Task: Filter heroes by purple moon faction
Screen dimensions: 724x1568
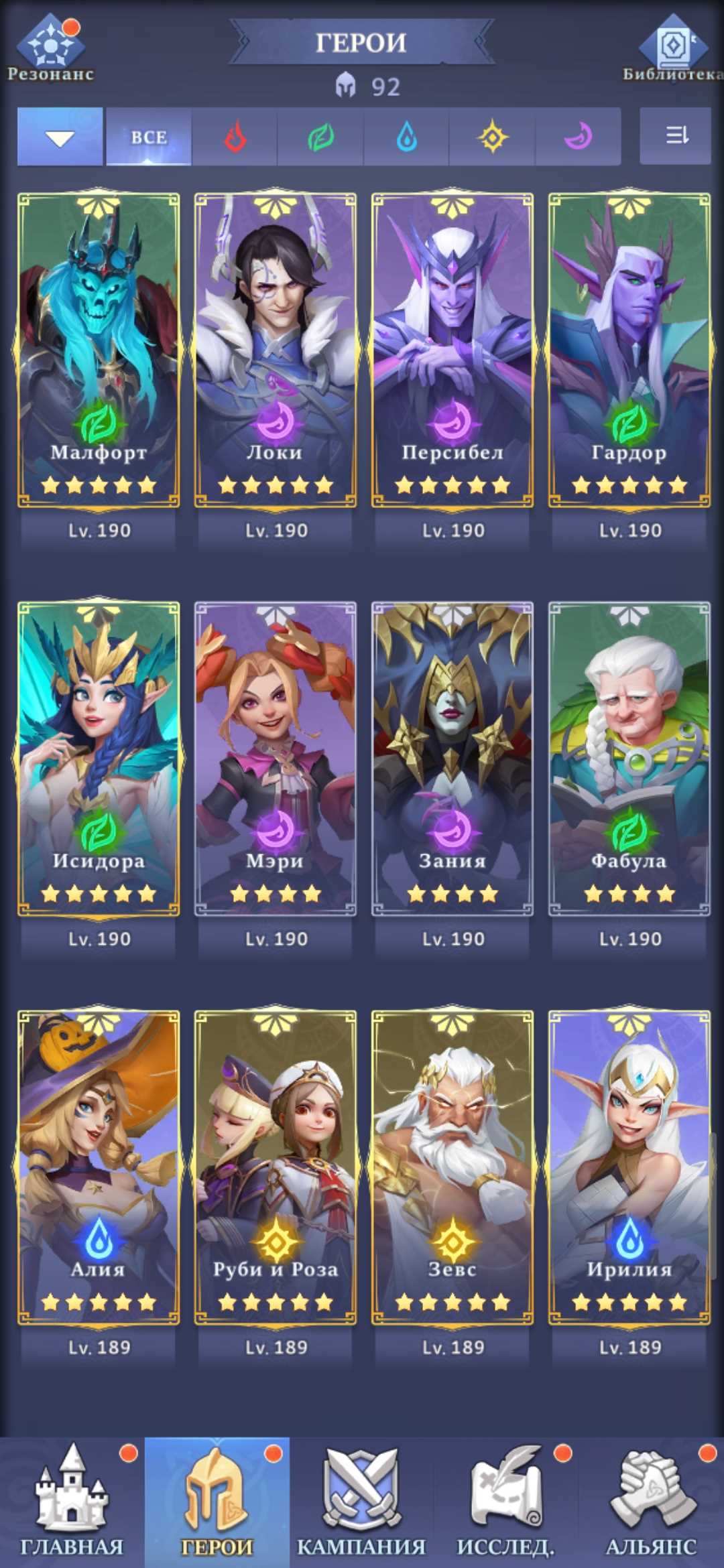Action: tap(578, 137)
